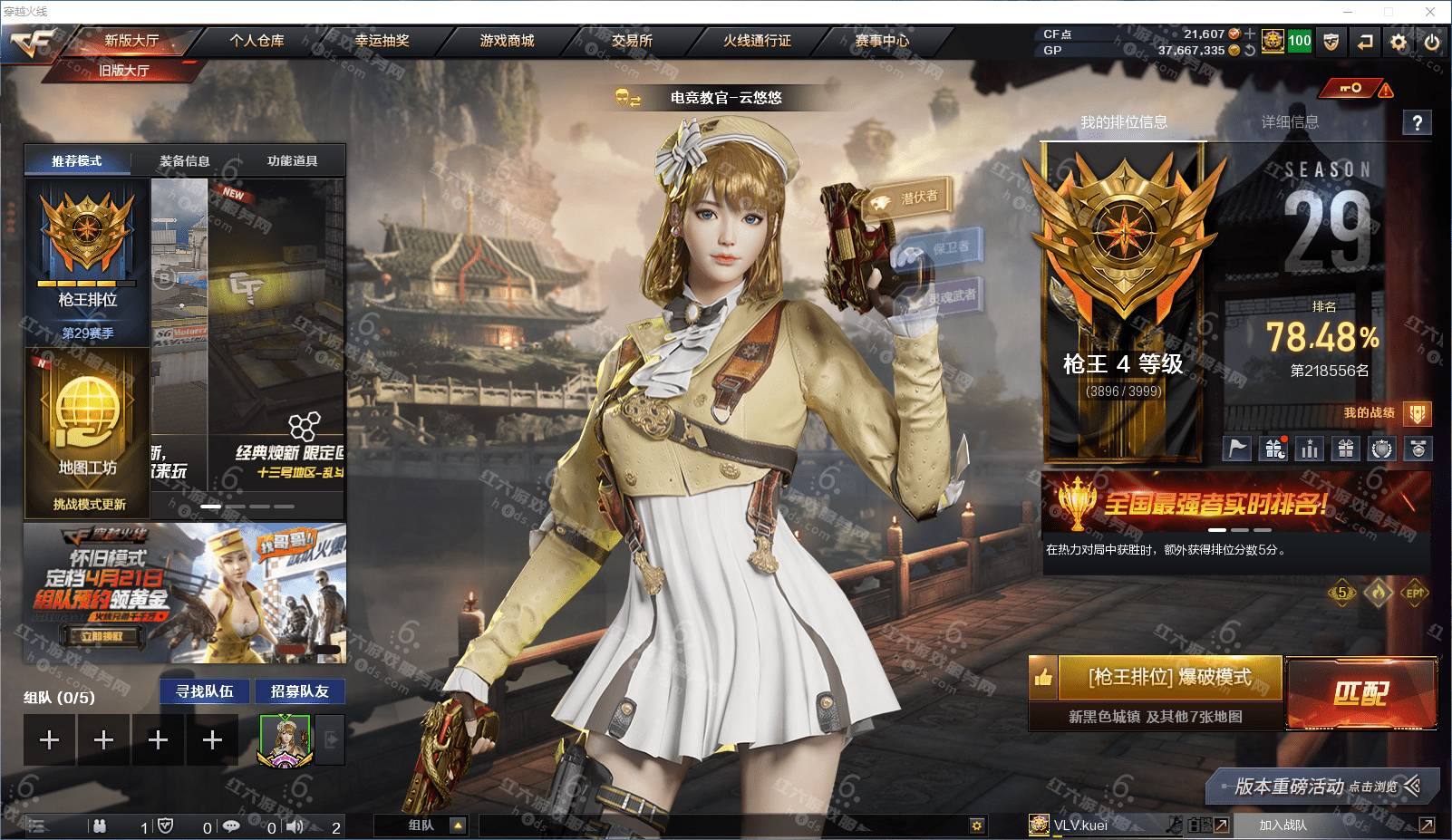Switch to 旧版大厅 old lobby
Image resolution: width=1452 pixels, height=840 pixels.
click(x=124, y=71)
